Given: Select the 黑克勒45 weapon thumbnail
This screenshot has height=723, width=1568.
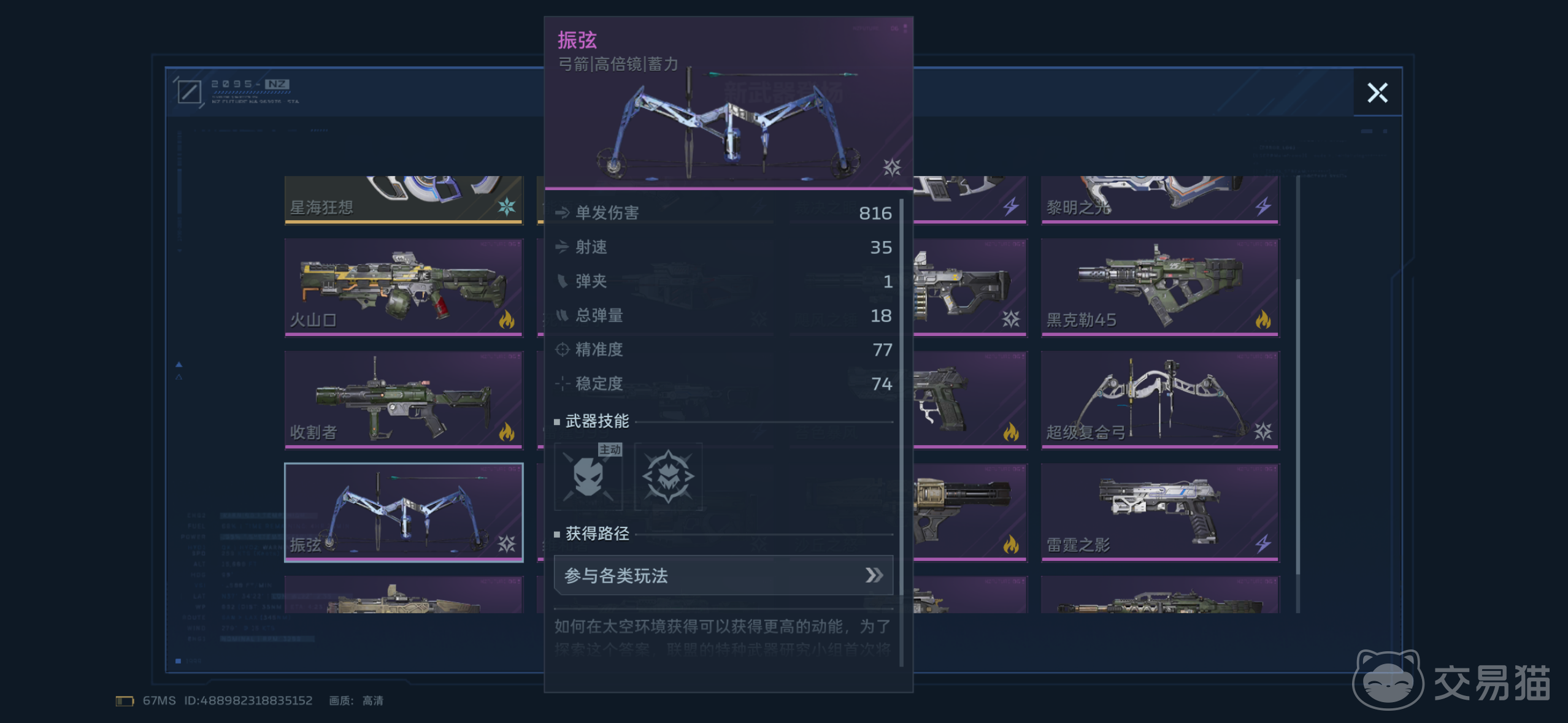Looking at the screenshot, I should pyautogui.click(x=1159, y=286).
